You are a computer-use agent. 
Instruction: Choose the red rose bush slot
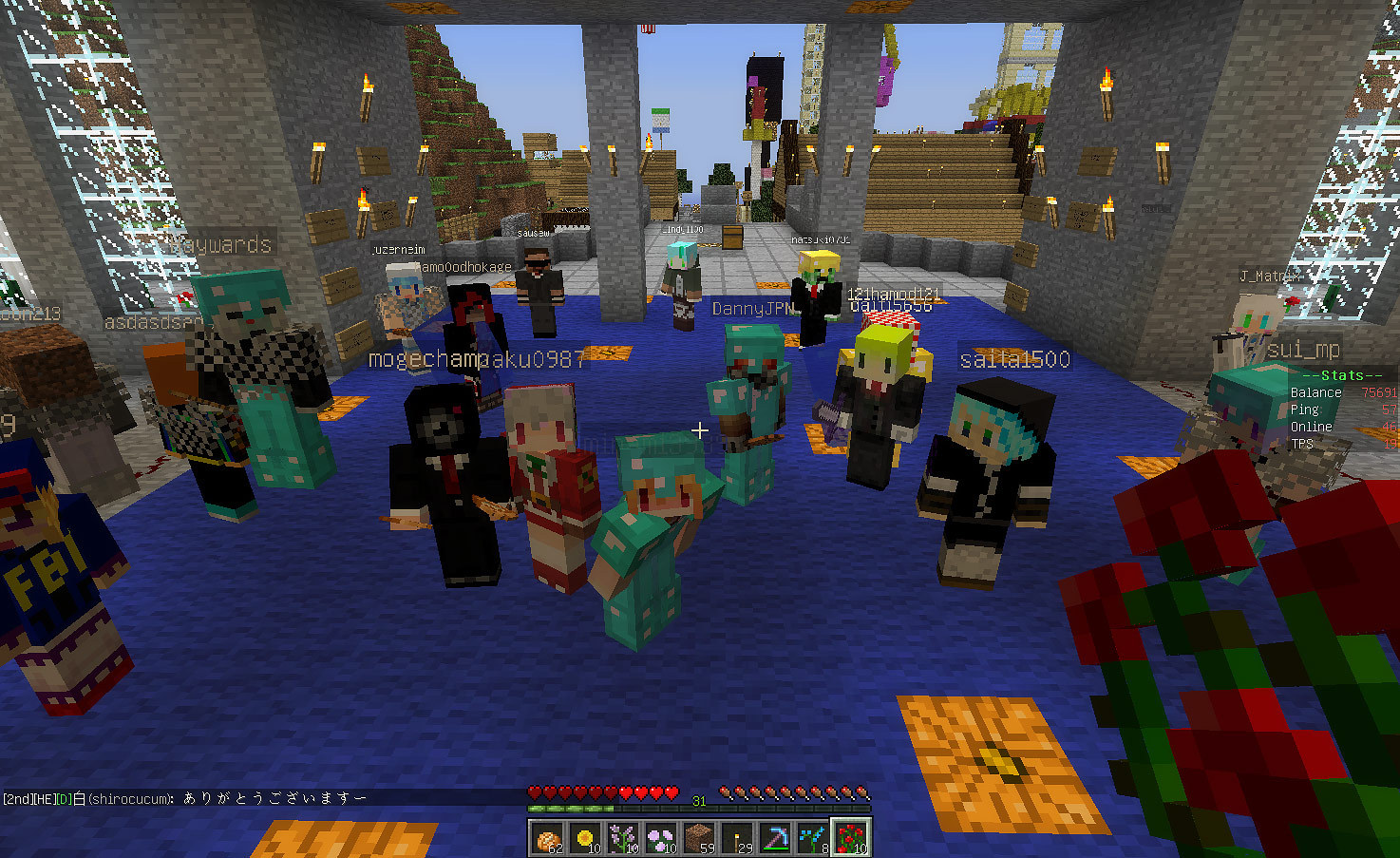tap(851, 838)
